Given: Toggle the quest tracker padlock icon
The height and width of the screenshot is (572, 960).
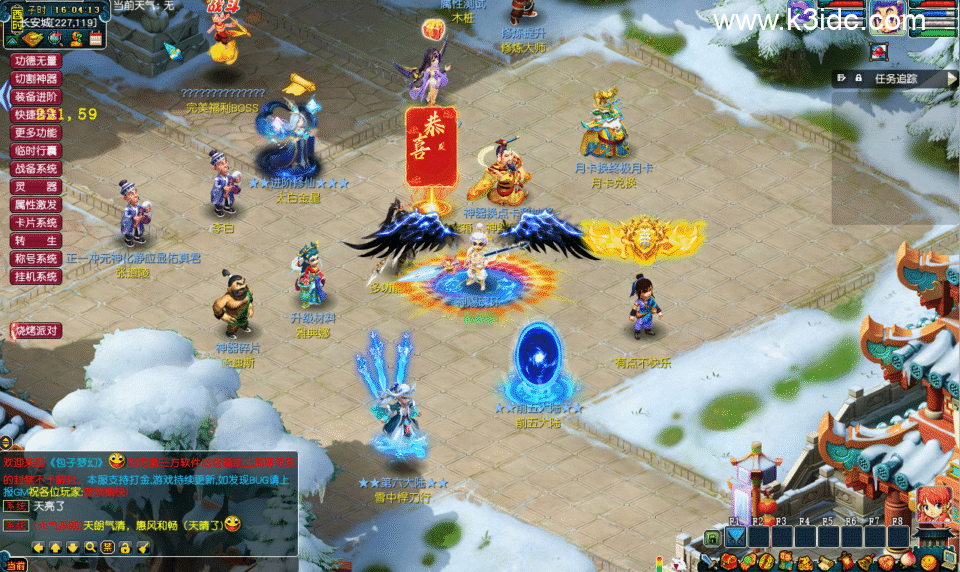Looking at the screenshot, I should (857, 78).
